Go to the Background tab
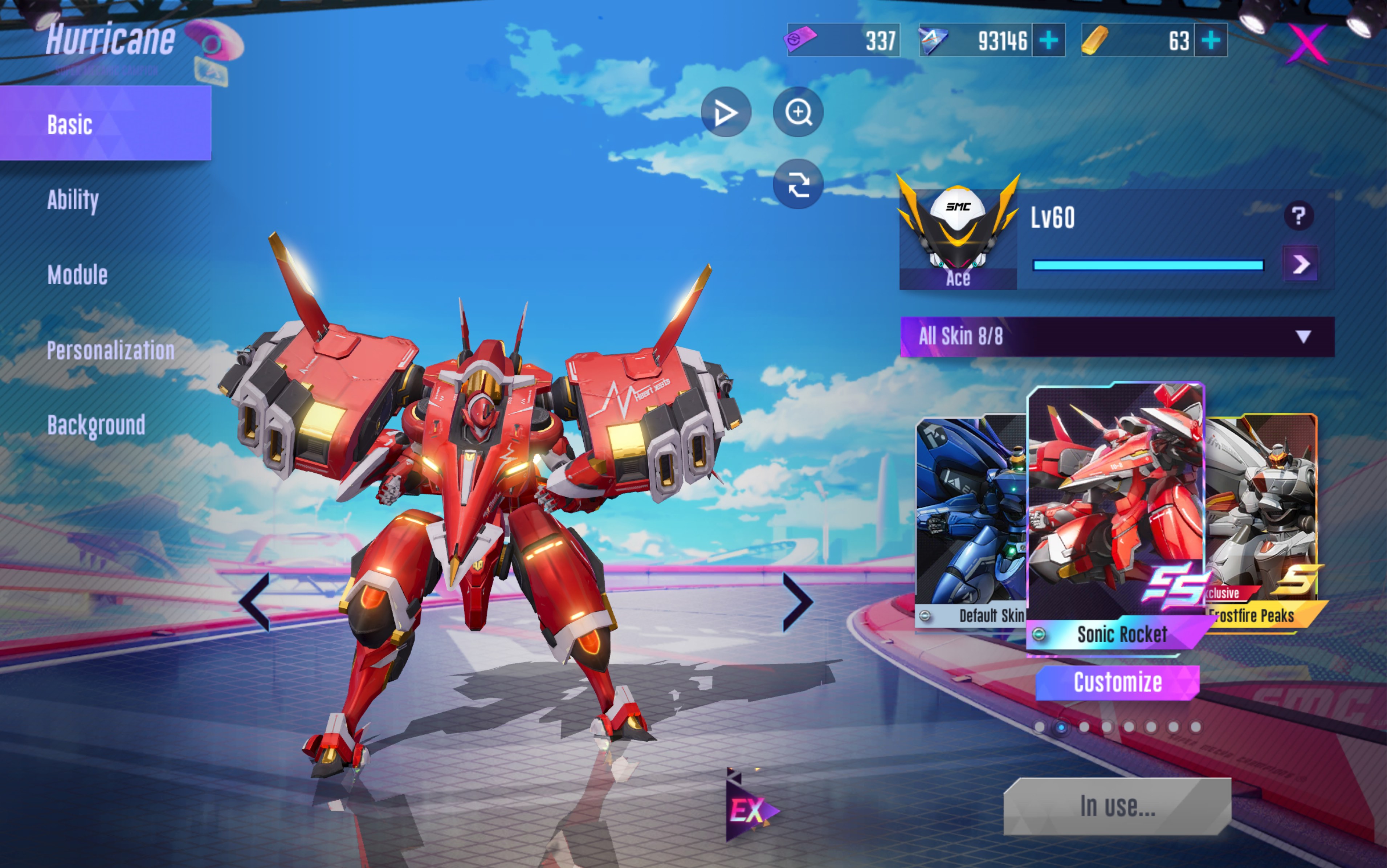1387x868 pixels. [x=97, y=425]
